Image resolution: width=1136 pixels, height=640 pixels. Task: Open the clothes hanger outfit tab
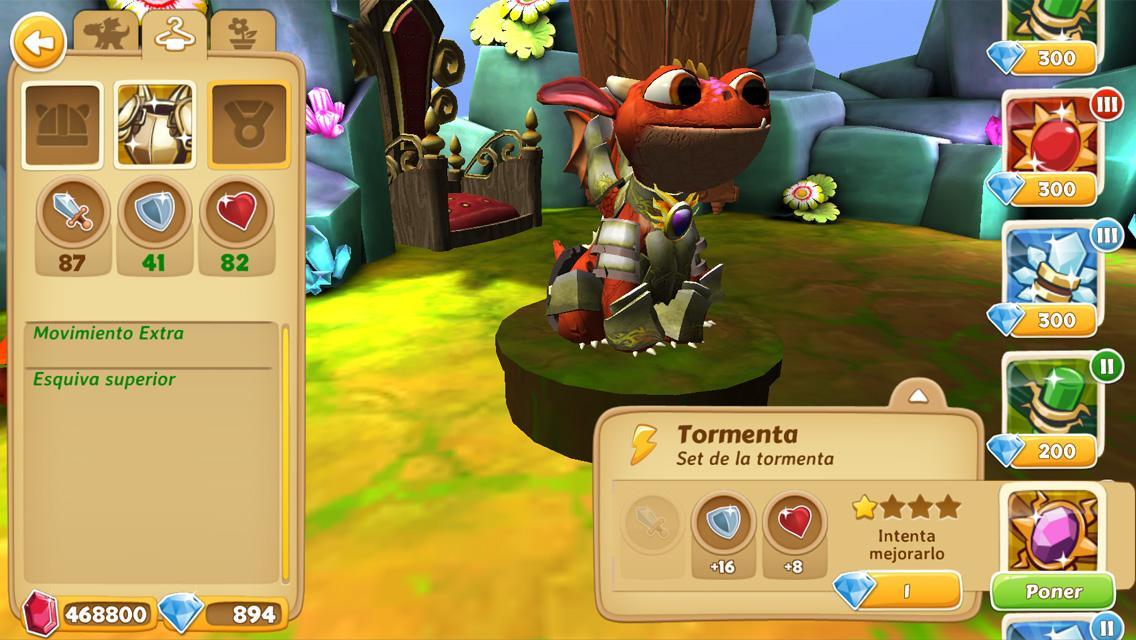click(x=173, y=36)
